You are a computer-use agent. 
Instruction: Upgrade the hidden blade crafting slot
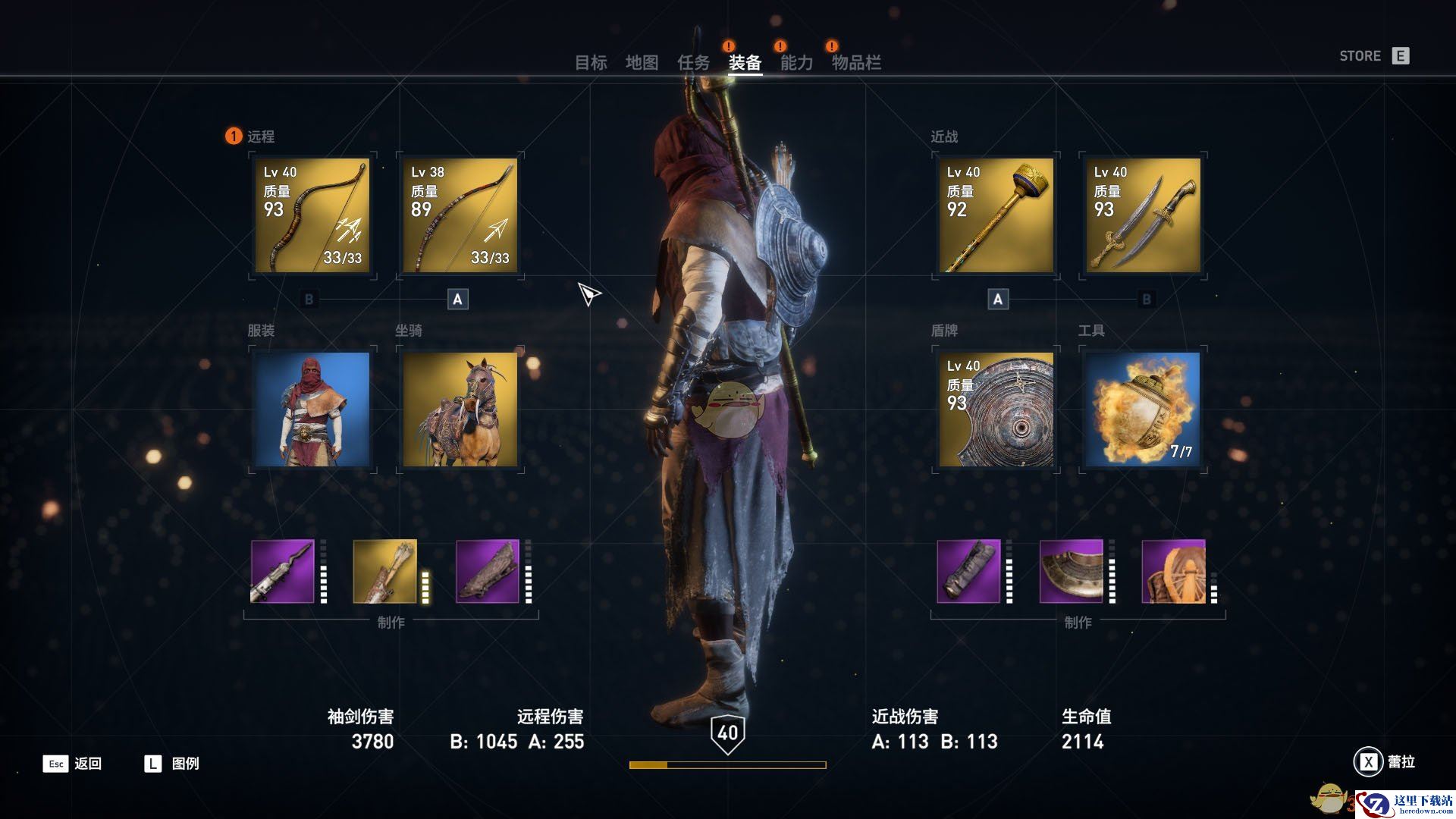click(283, 572)
